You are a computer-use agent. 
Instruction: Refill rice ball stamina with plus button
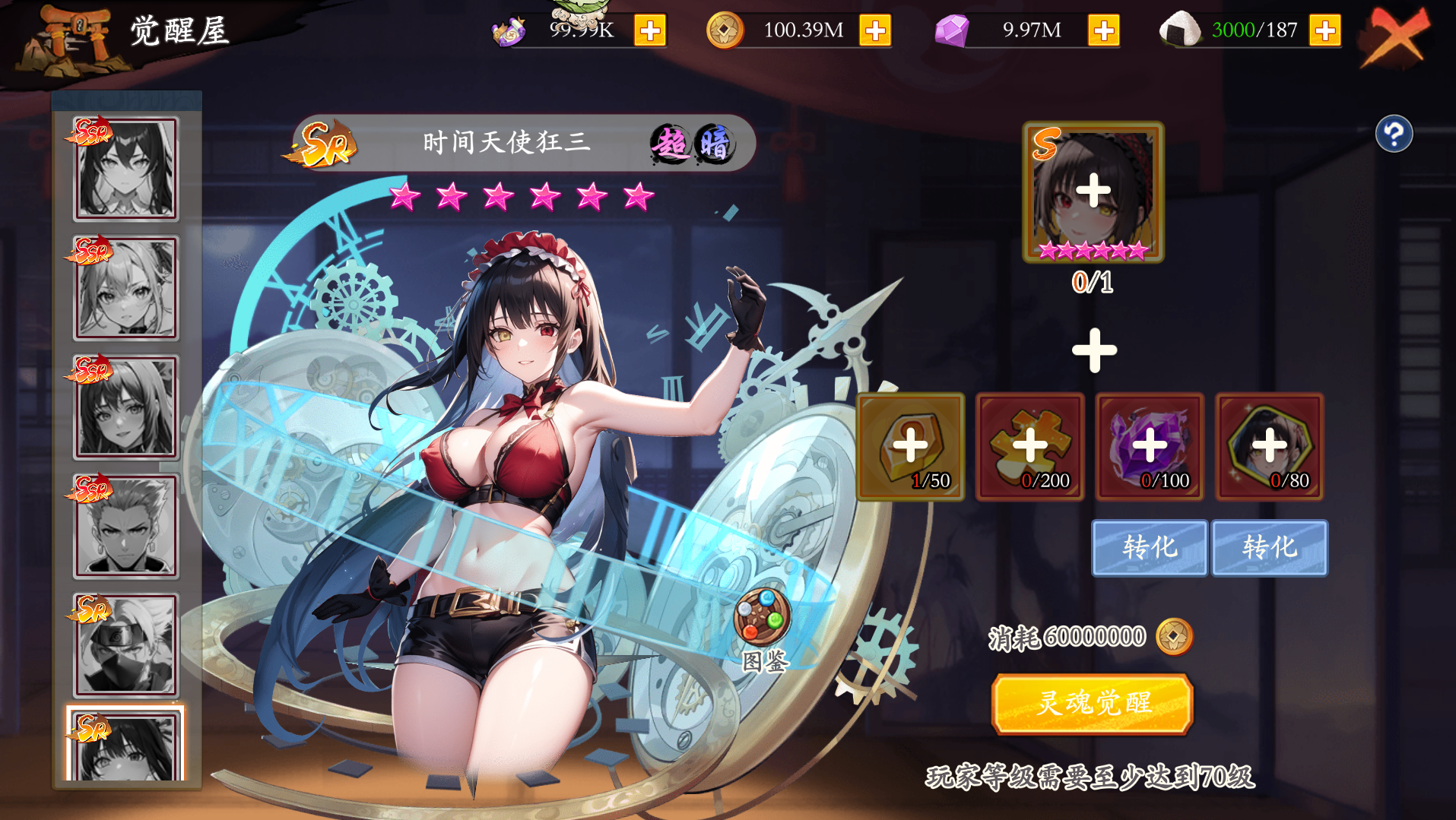pyautogui.click(x=1324, y=31)
